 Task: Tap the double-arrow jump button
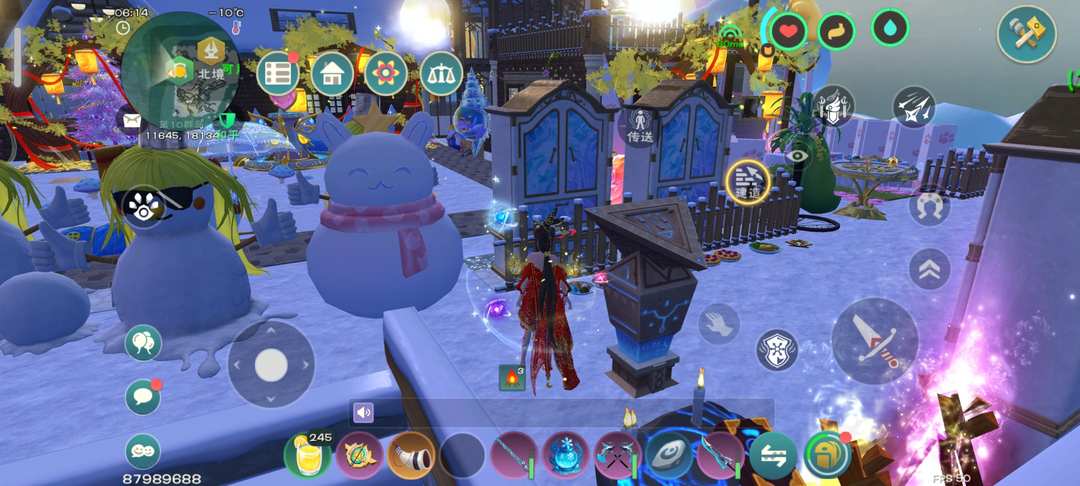tap(929, 268)
